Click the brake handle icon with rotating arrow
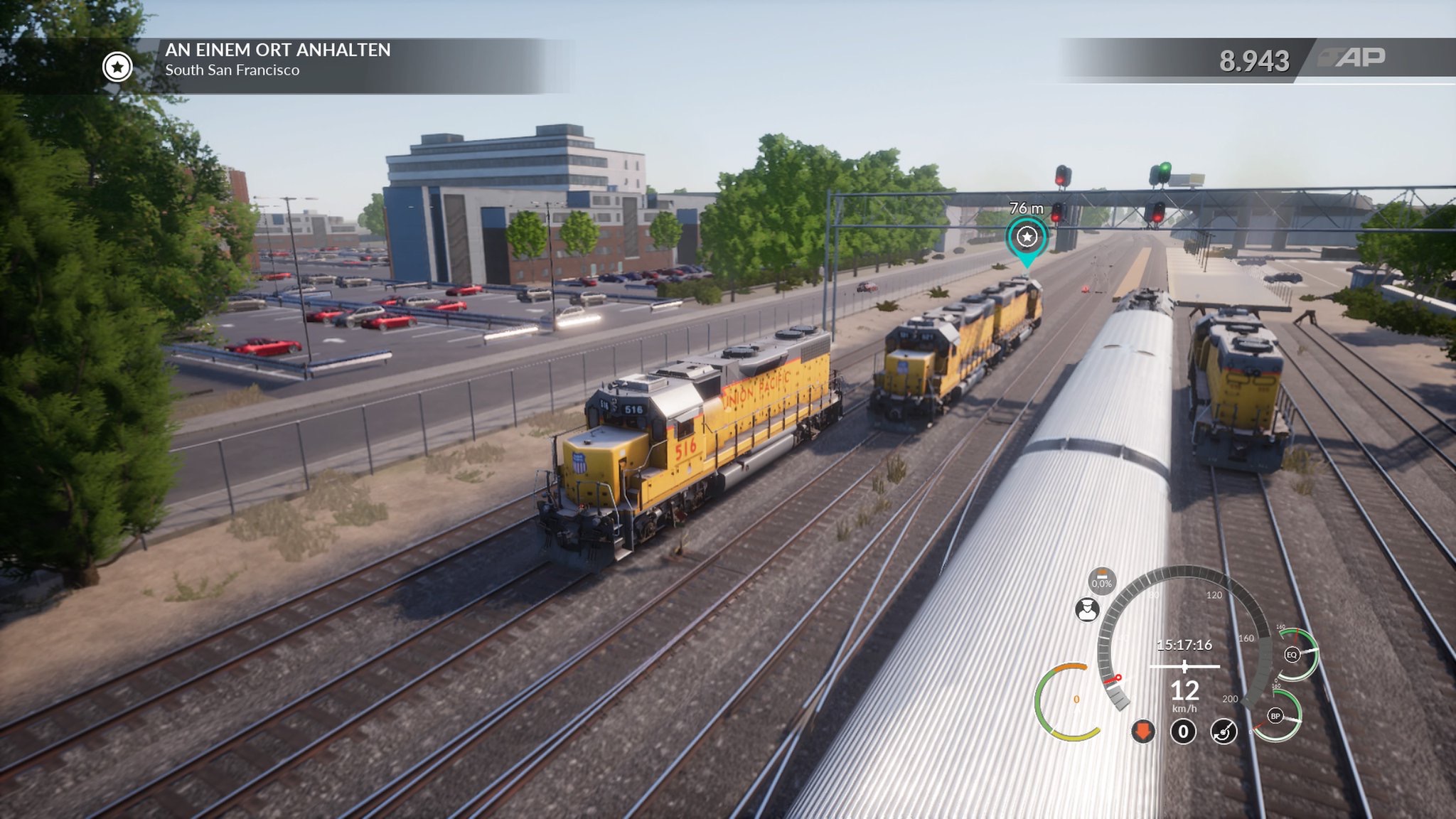This screenshot has width=1456, height=819. pyautogui.click(x=1224, y=731)
